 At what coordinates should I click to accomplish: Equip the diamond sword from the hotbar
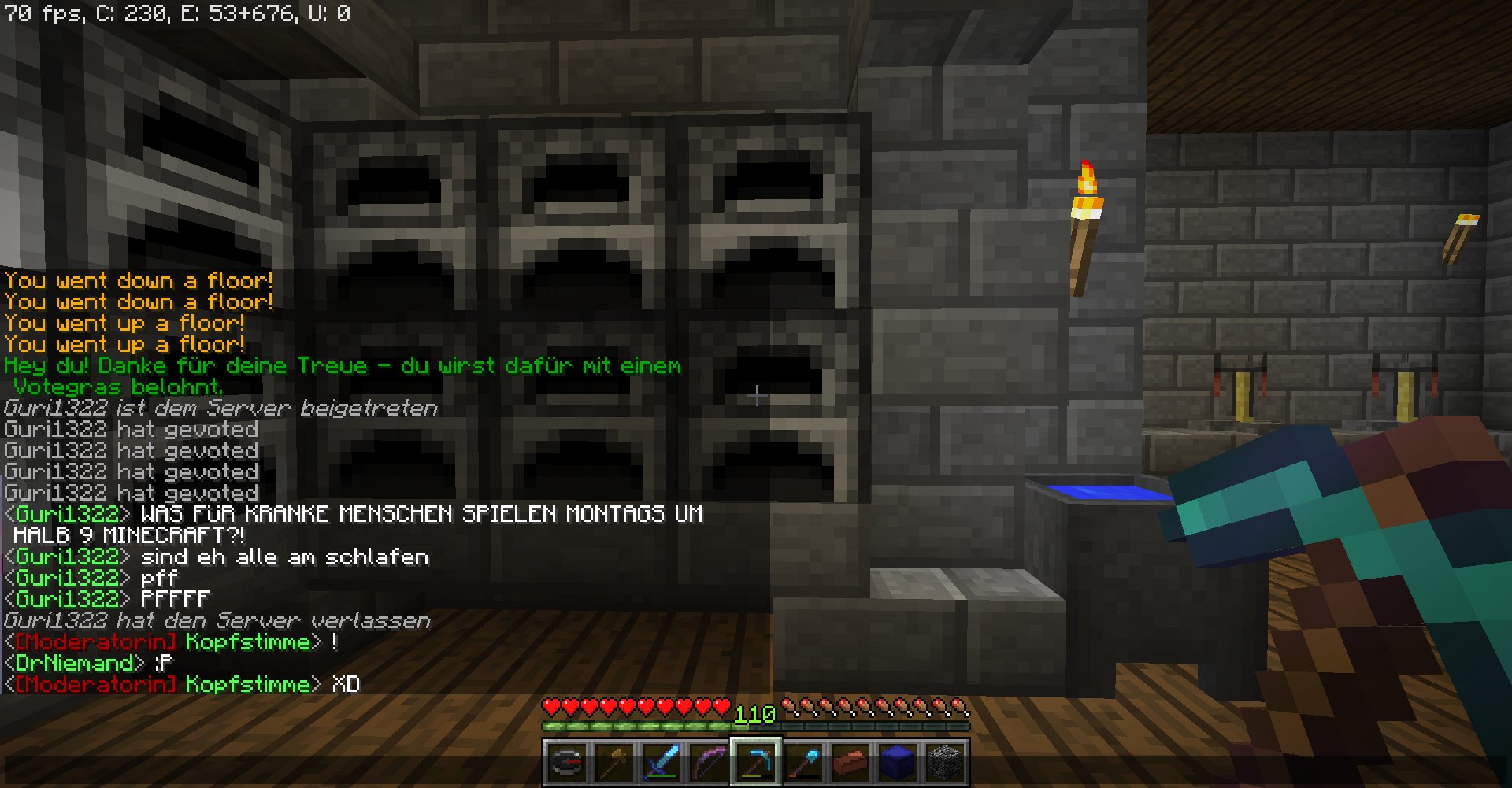coord(661,762)
